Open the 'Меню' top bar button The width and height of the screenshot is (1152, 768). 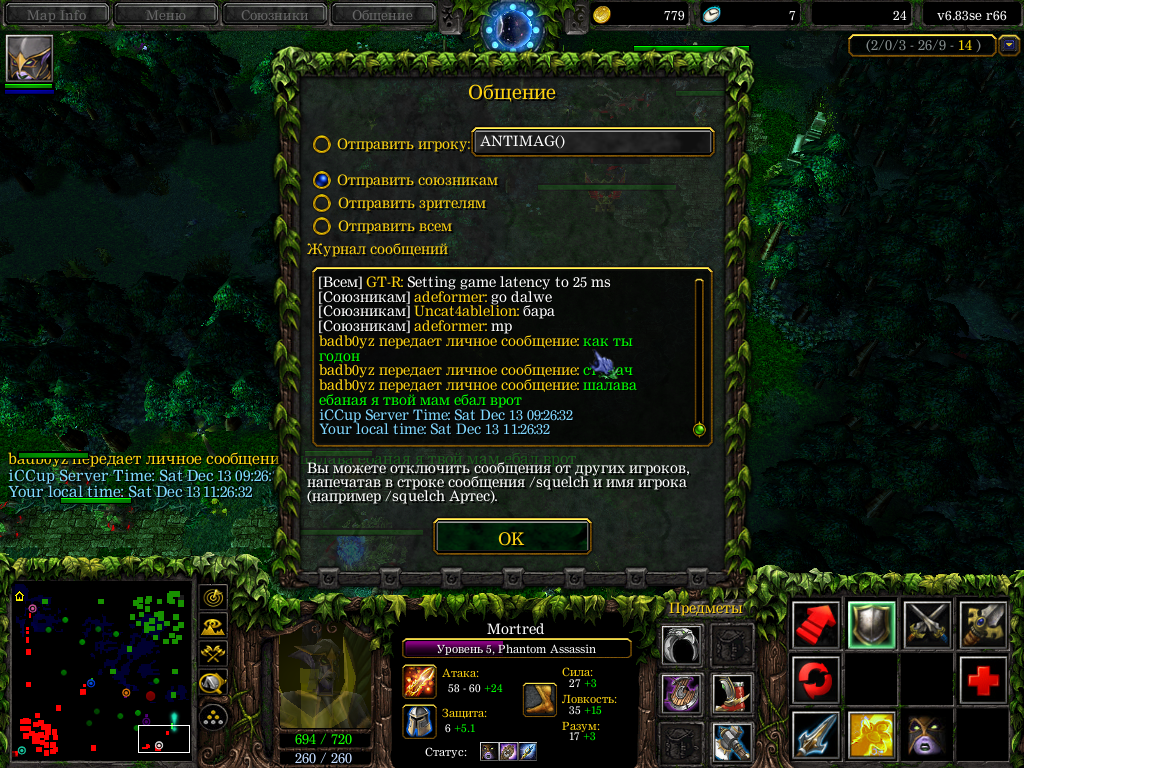(165, 15)
